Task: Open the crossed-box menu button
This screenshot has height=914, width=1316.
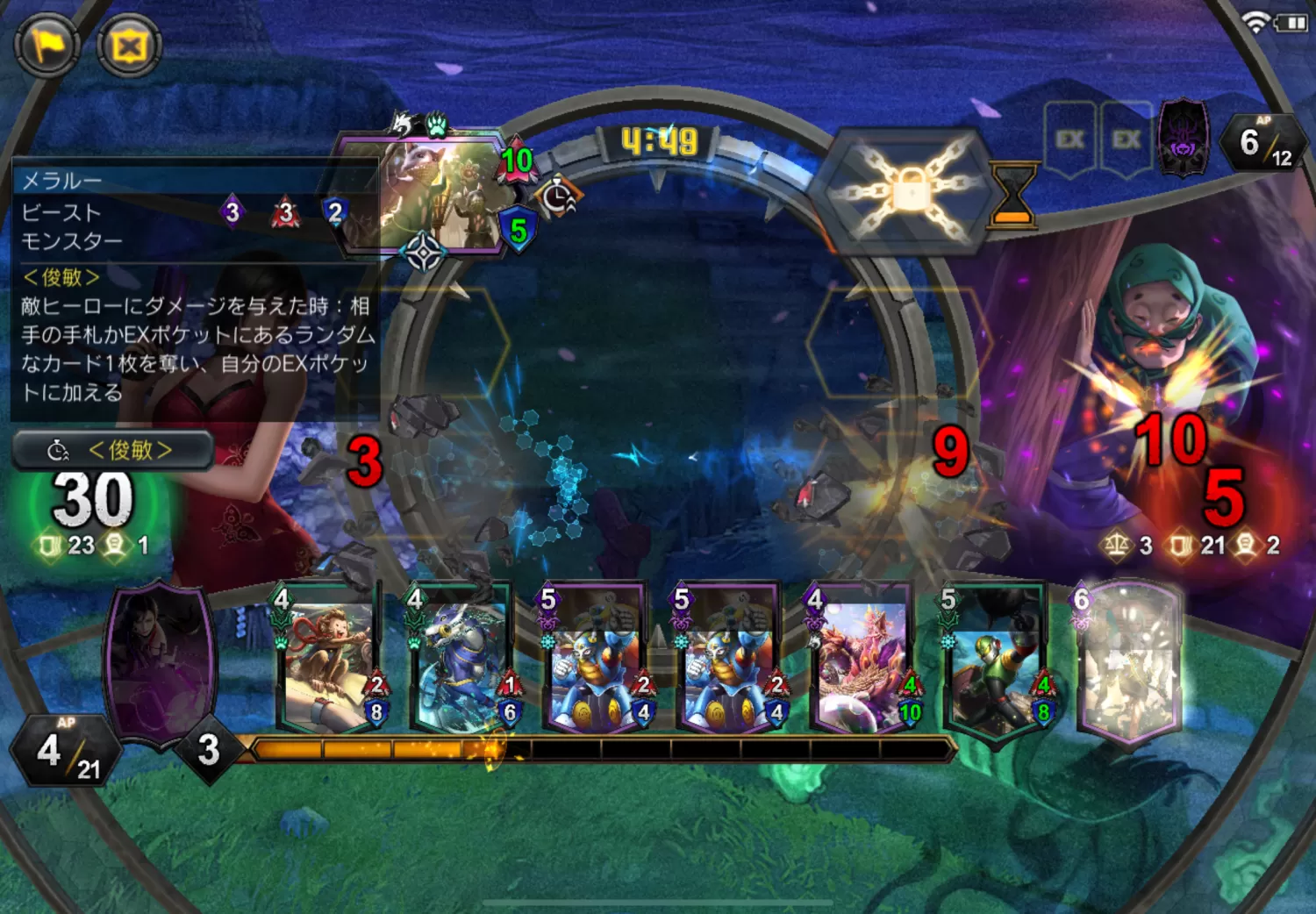Action: (129, 45)
